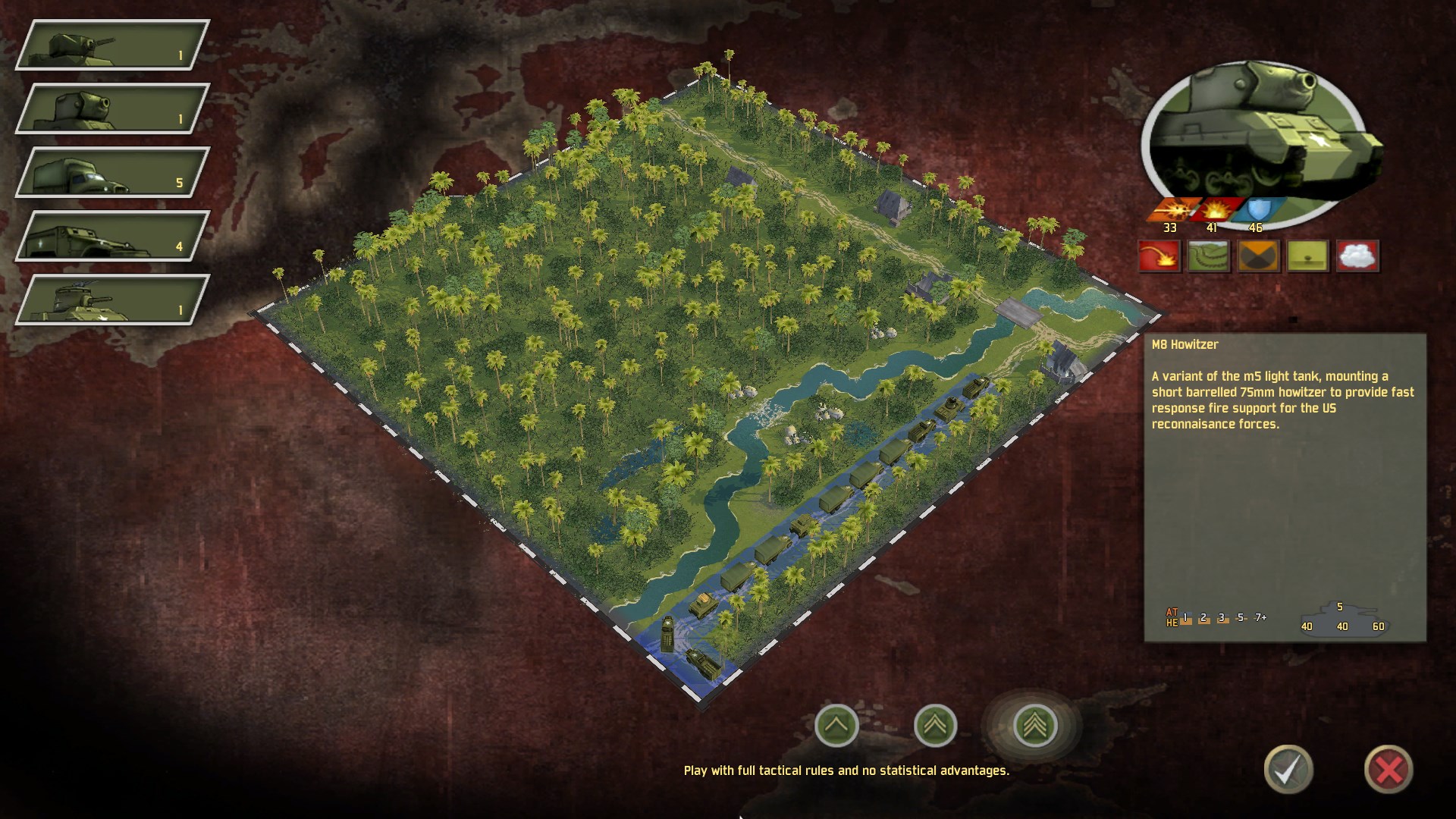Click the indirect fire arc ability icon

click(x=1159, y=256)
